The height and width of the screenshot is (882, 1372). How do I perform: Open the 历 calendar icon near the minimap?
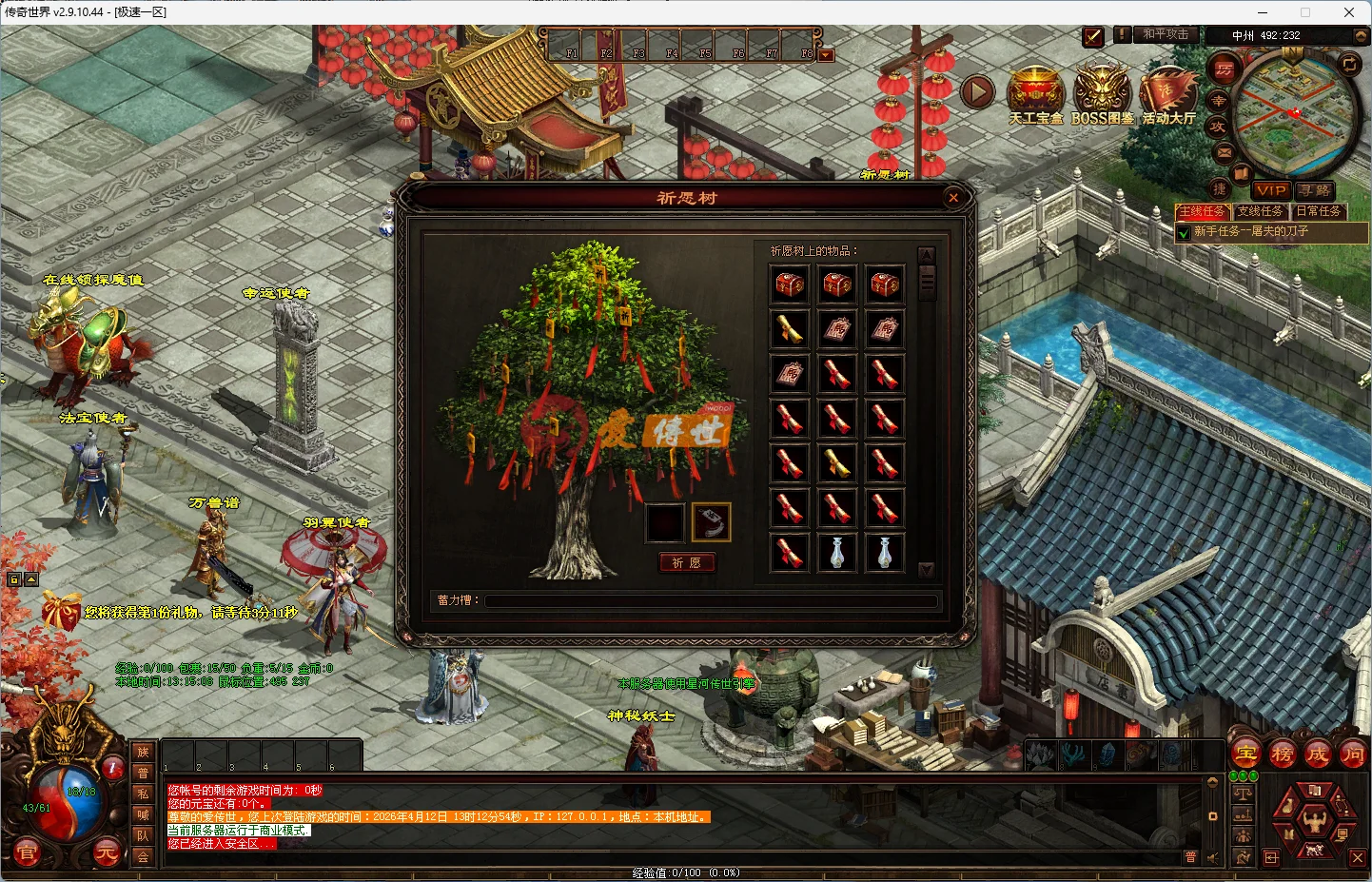tap(1225, 69)
